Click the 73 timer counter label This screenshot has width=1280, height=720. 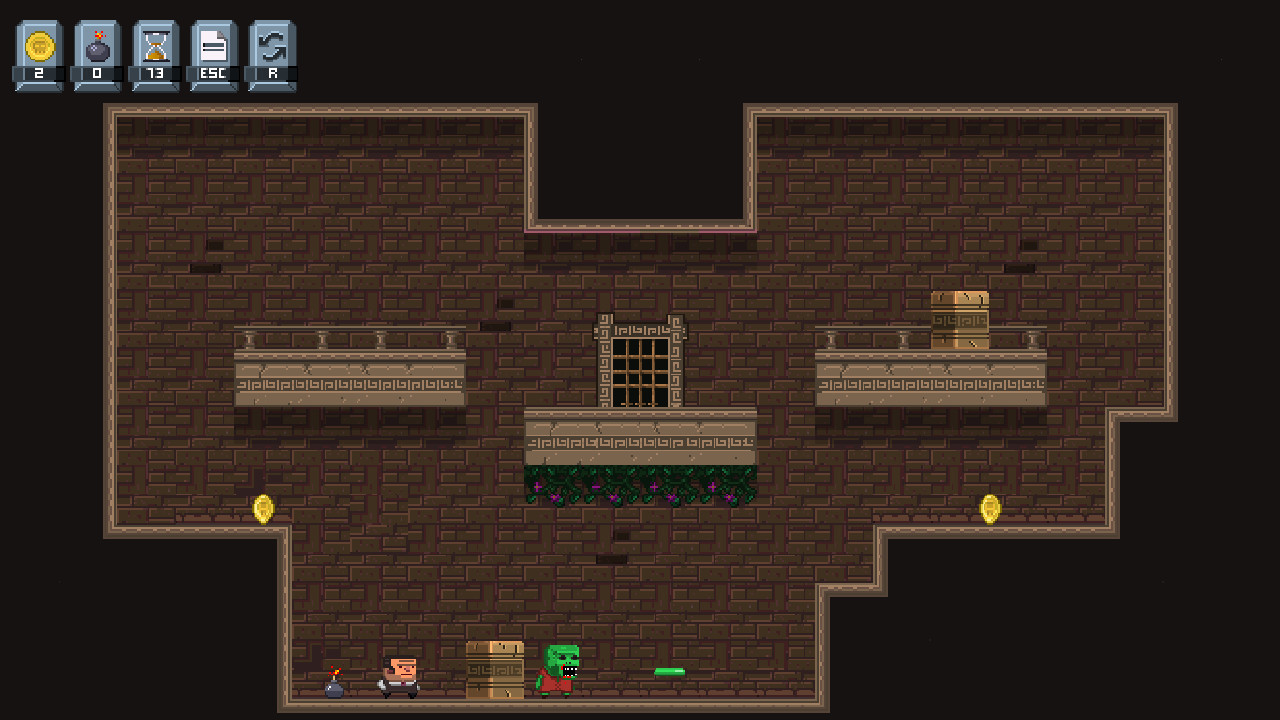(x=155, y=71)
